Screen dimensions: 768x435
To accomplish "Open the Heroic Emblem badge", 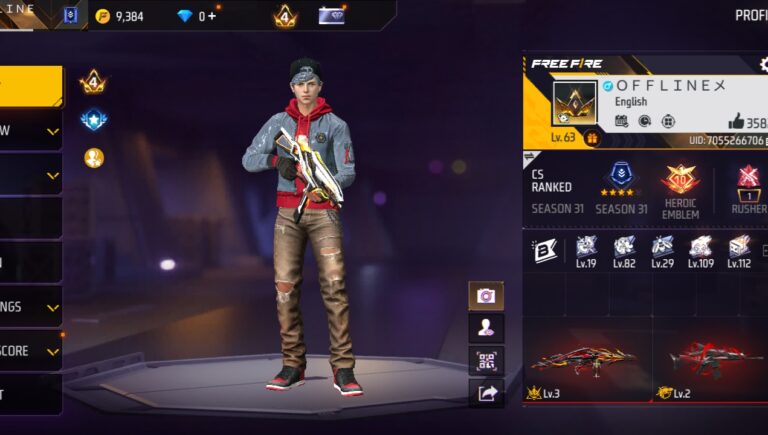I will [680, 181].
